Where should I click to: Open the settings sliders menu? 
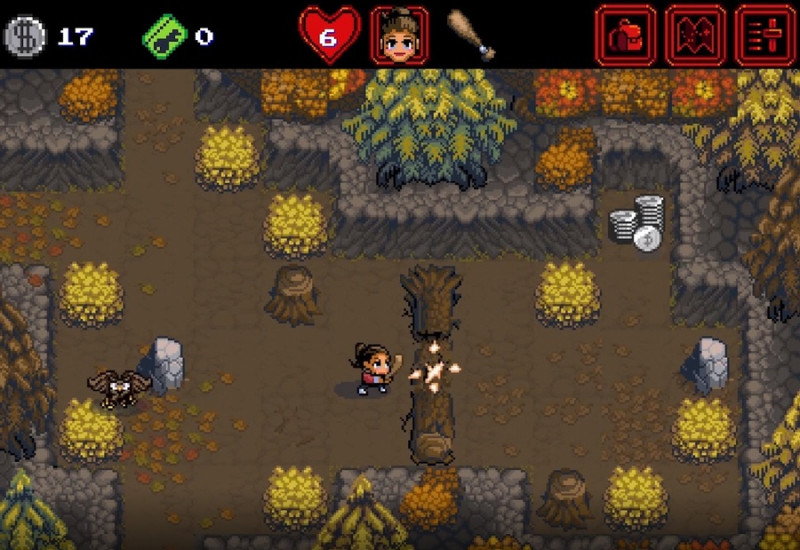pyautogui.click(x=766, y=36)
